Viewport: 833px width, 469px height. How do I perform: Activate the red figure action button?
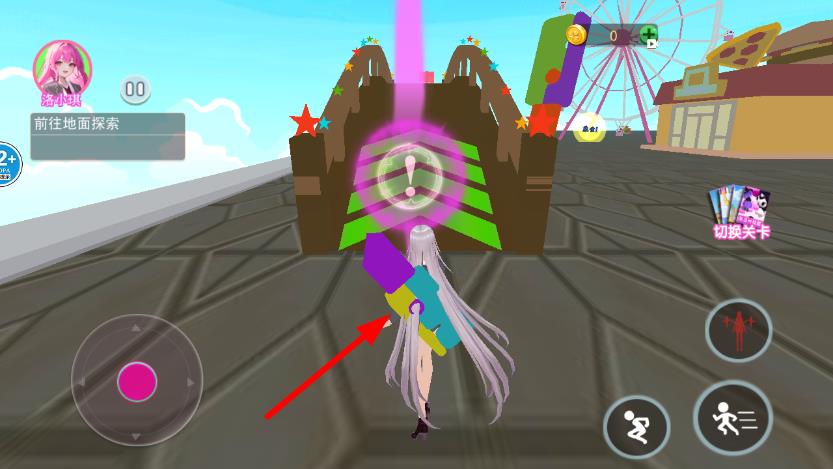click(739, 329)
